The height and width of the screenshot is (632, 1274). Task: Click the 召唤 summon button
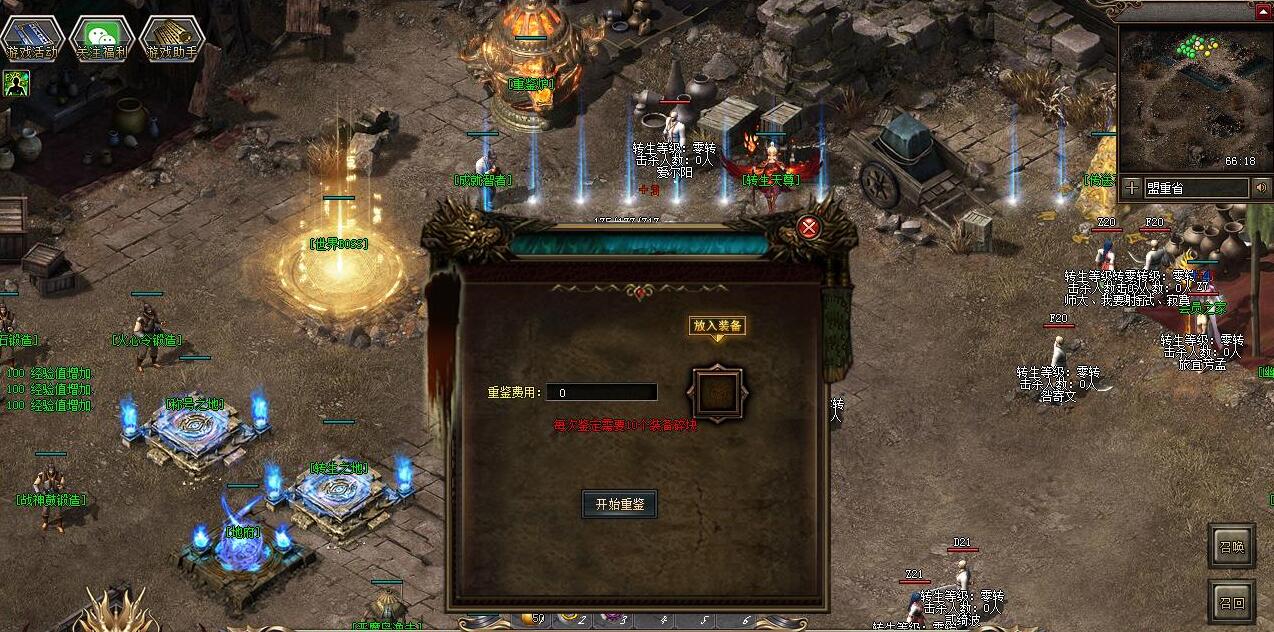click(1231, 546)
